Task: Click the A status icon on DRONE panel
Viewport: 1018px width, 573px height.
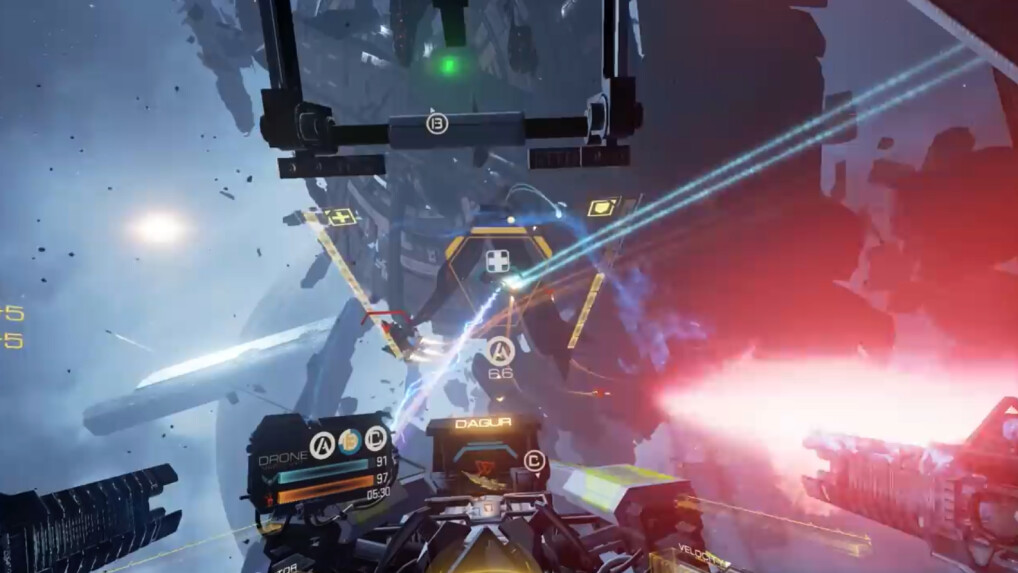Action: point(322,443)
